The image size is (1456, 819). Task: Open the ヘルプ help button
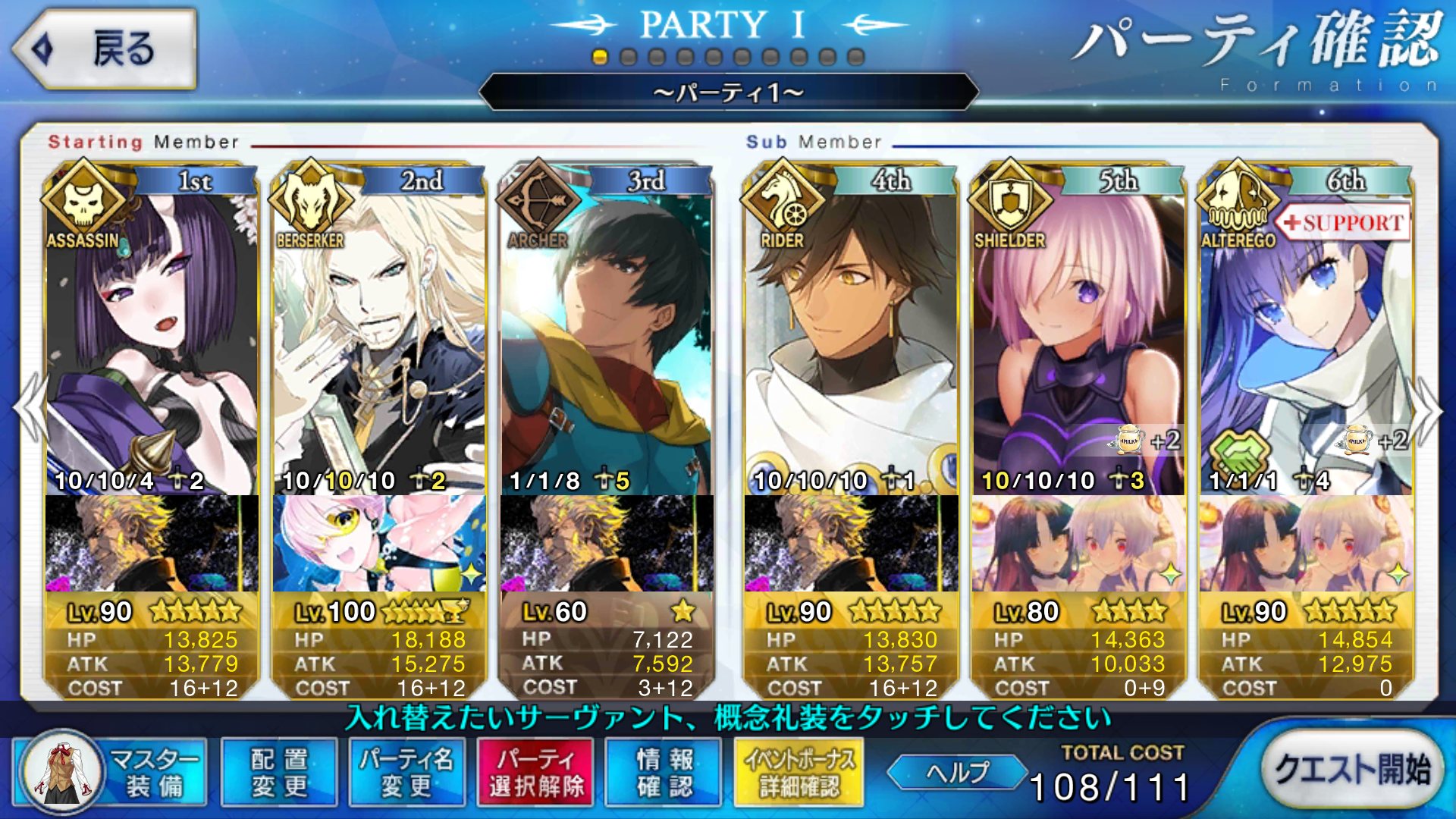click(x=957, y=772)
